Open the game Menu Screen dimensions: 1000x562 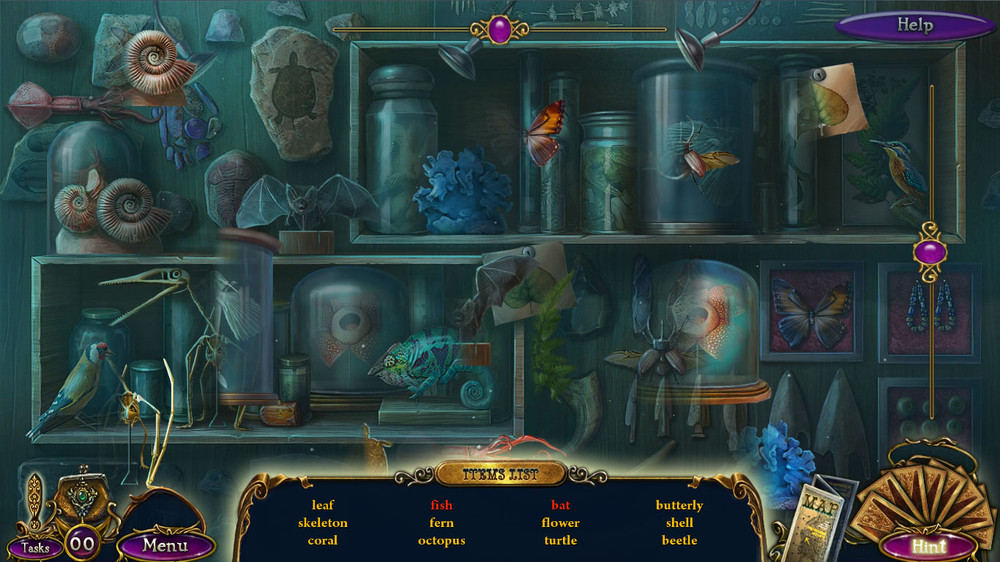165,545
